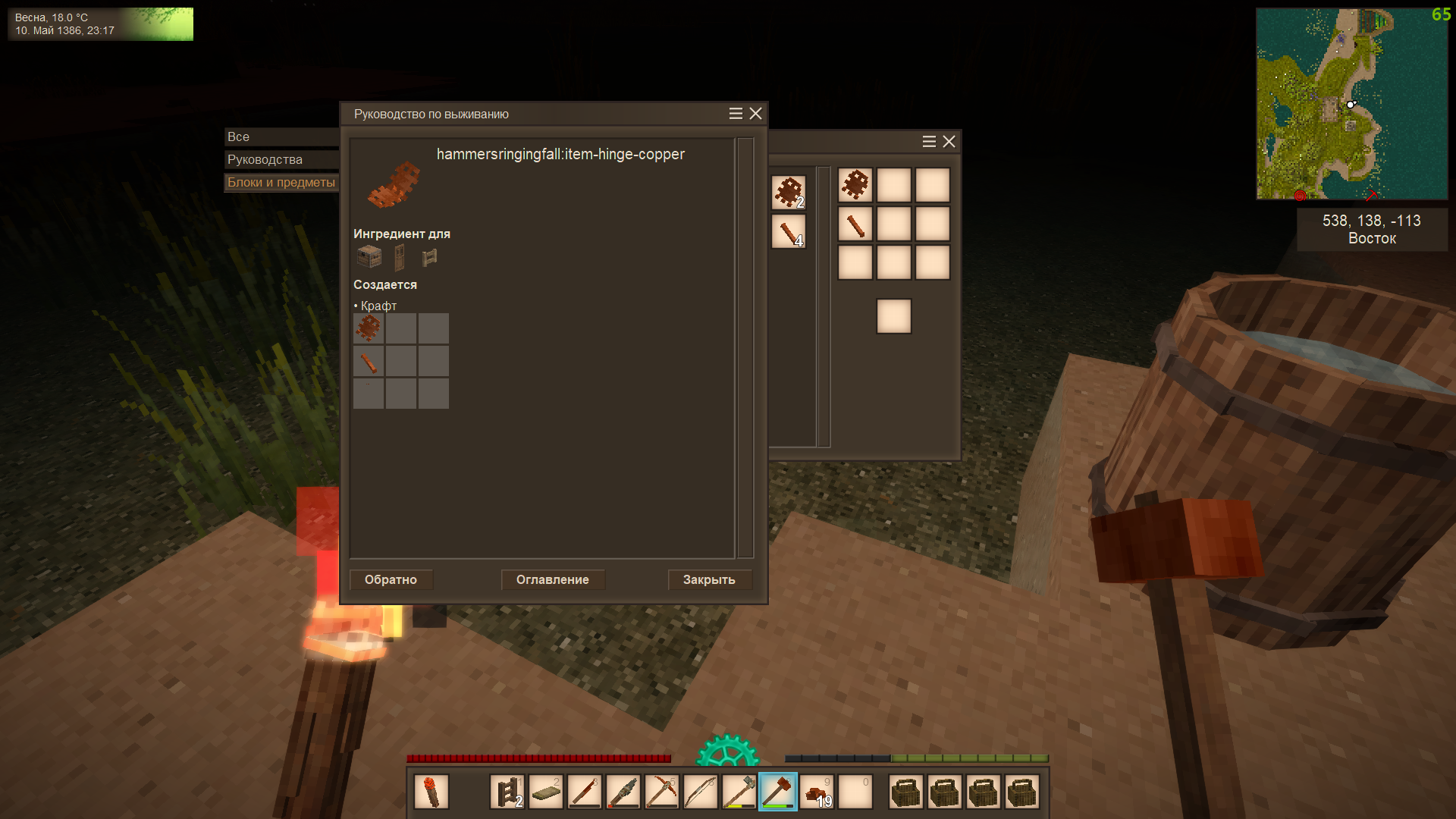Select the copper nuggets stack of 19
The image size is (1456, 819).
817,792
